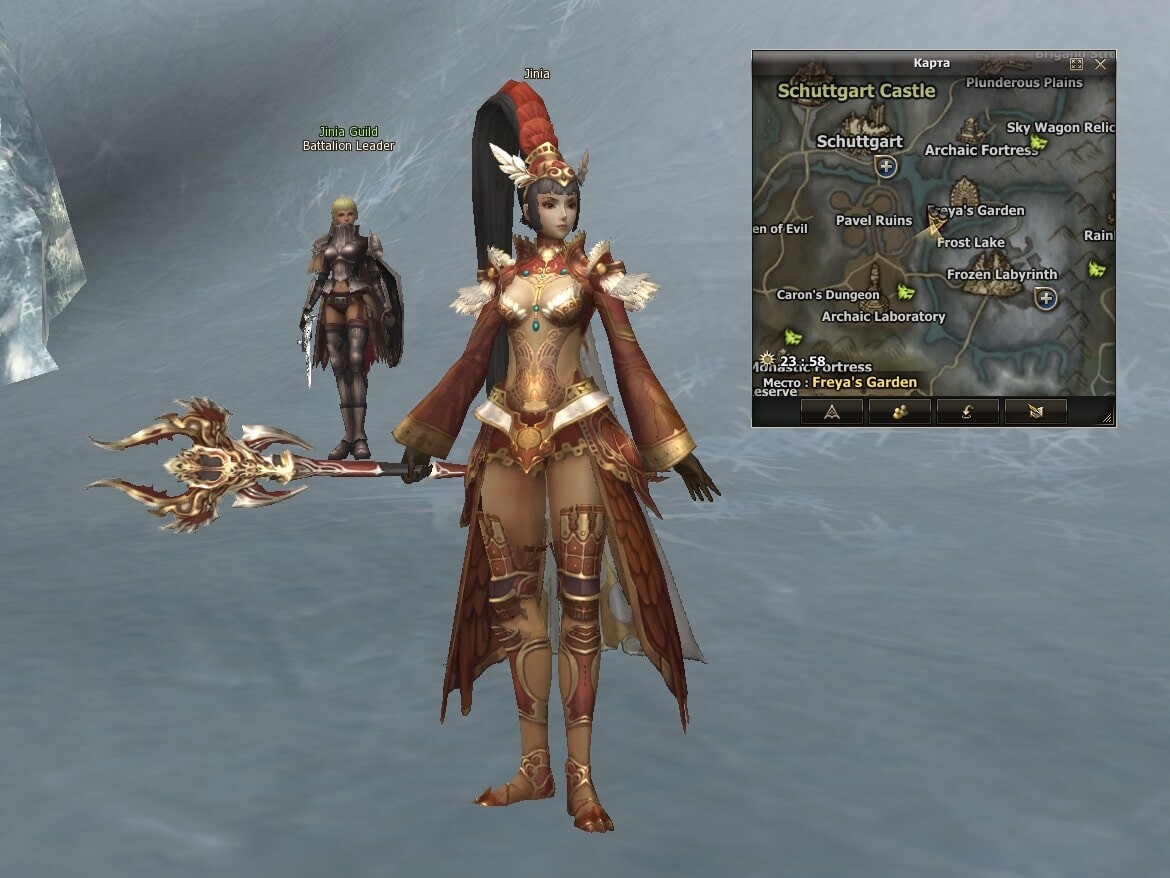Viewport: 1170px width, 878px height.
Task: Select Frozen Labyrinth on the map
Action: click(x=1001, y=274)
